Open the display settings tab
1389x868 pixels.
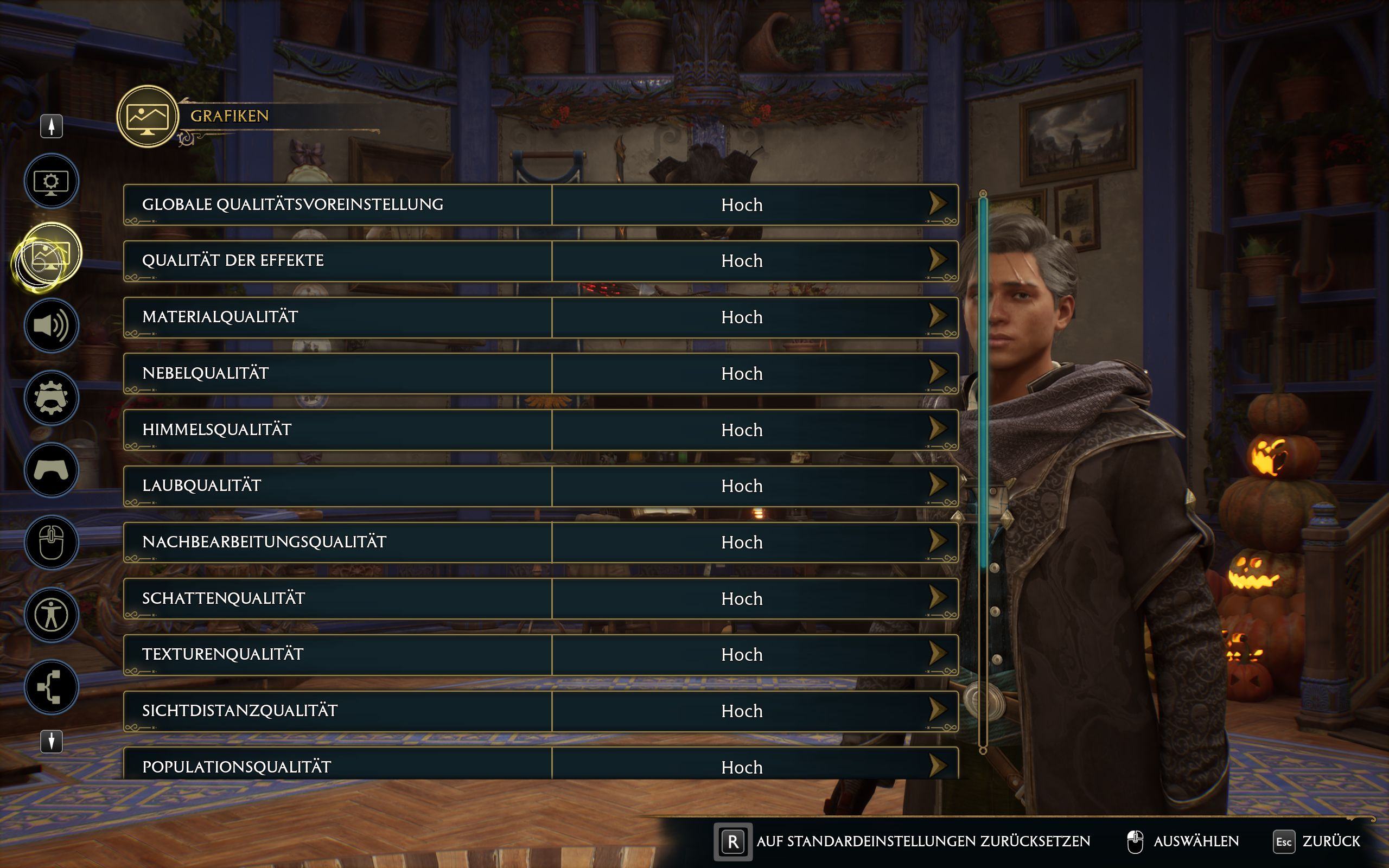point(51,181)
